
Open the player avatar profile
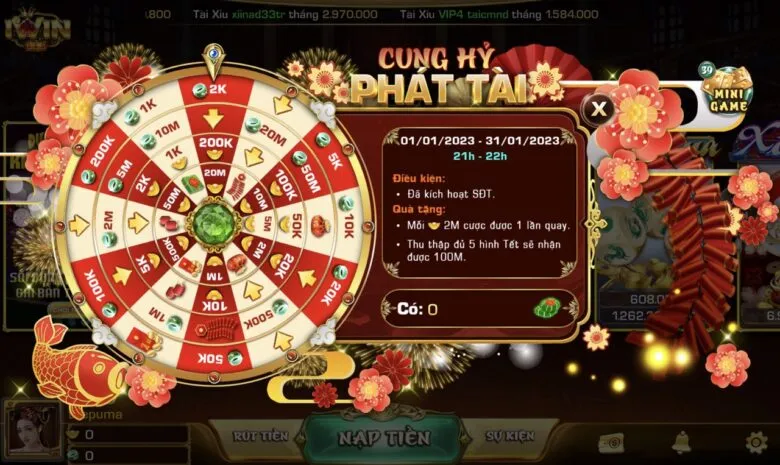pyautogui.click(x=33, y=431)
